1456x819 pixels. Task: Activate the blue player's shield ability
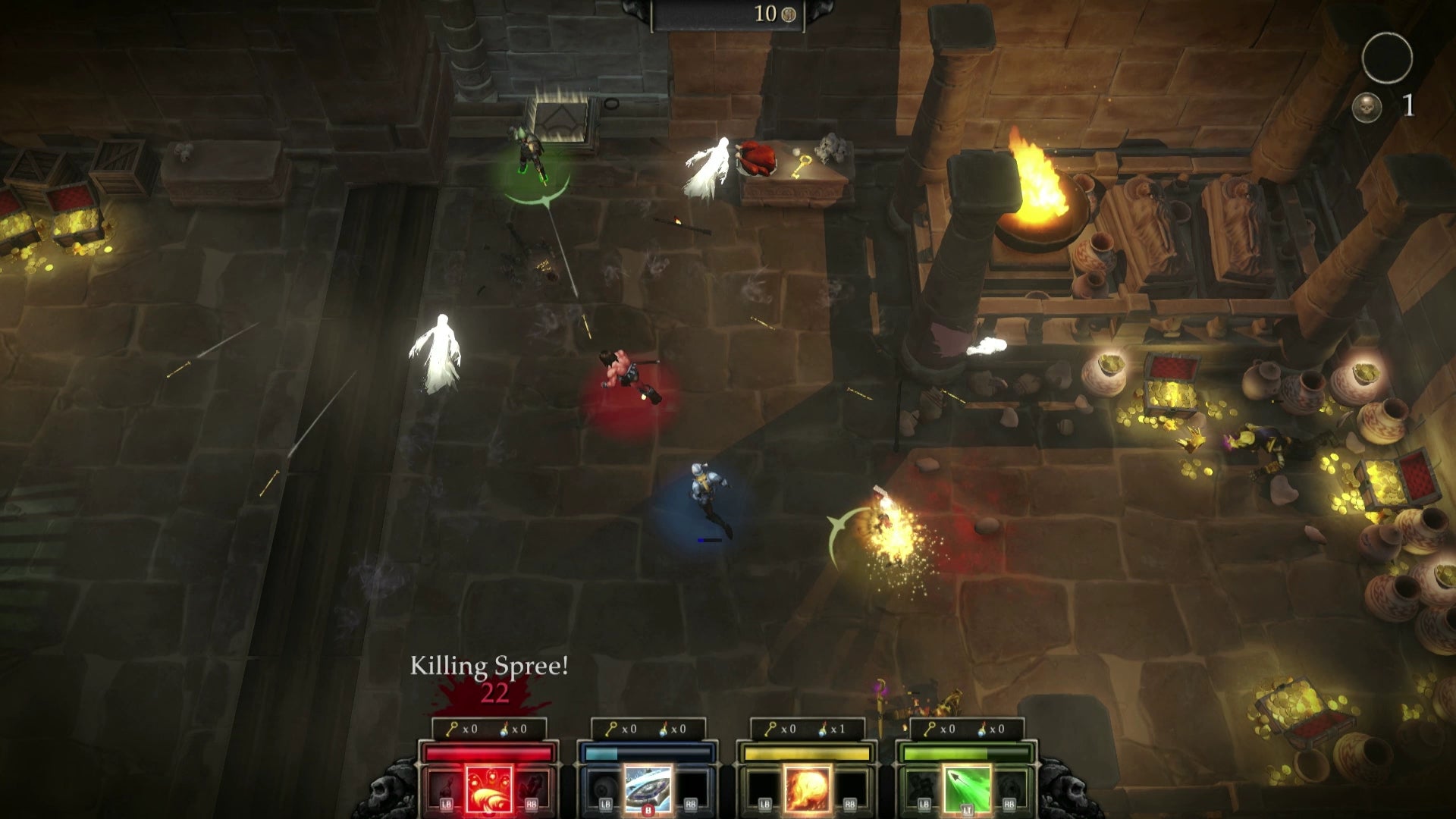pos(648,789)
